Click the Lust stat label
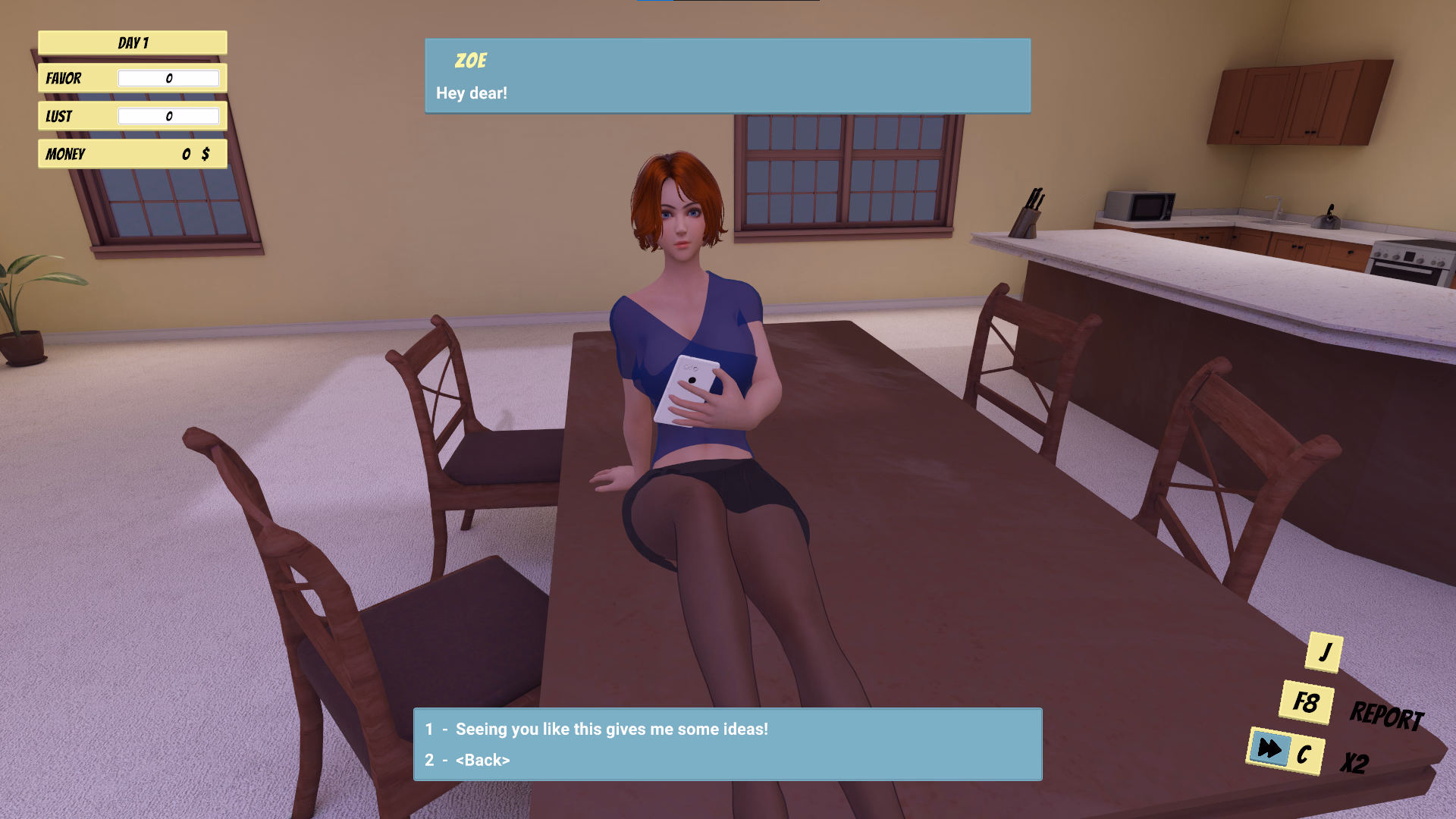 (60, 115)
